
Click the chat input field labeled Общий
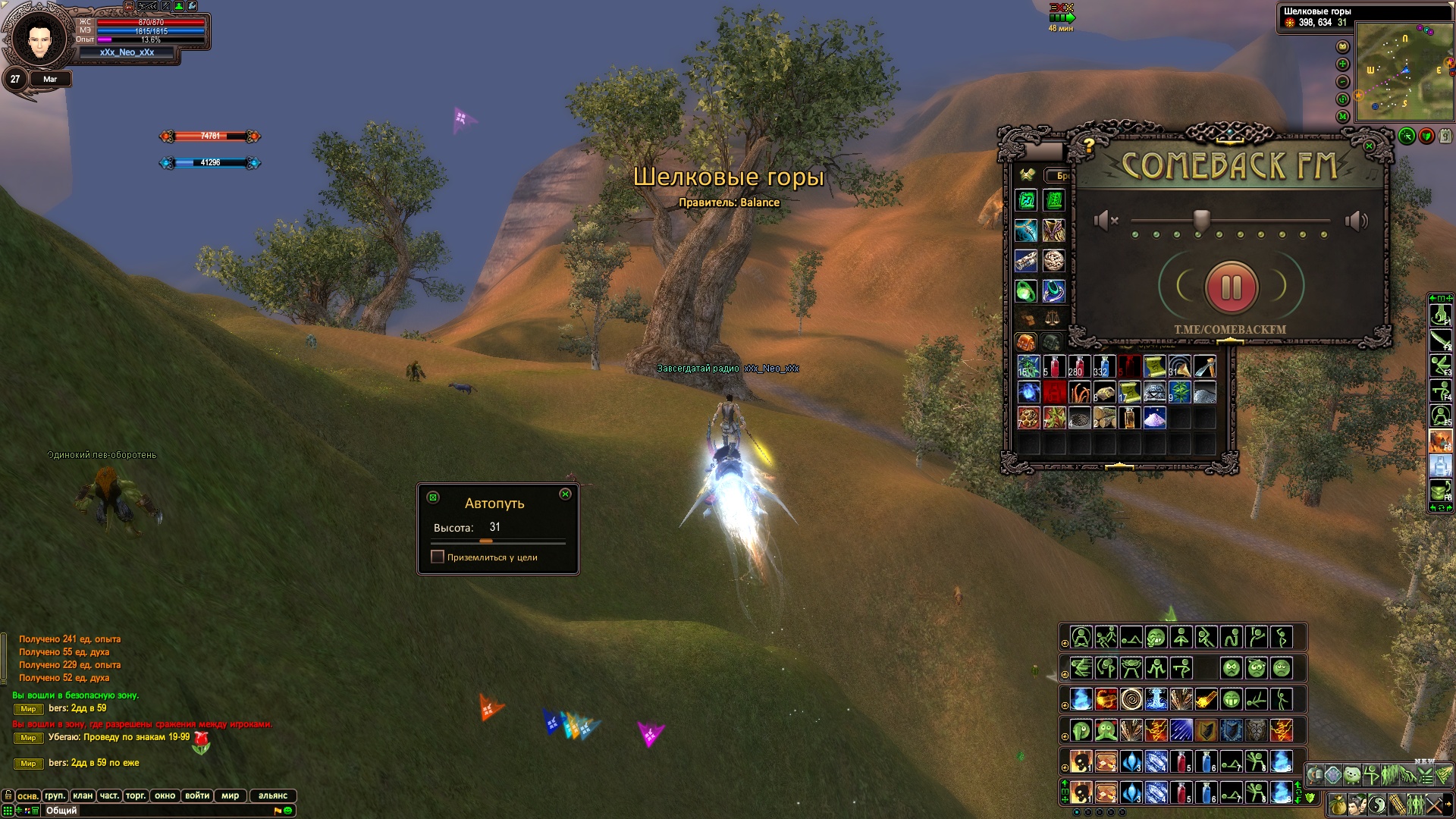click(152, 811)
